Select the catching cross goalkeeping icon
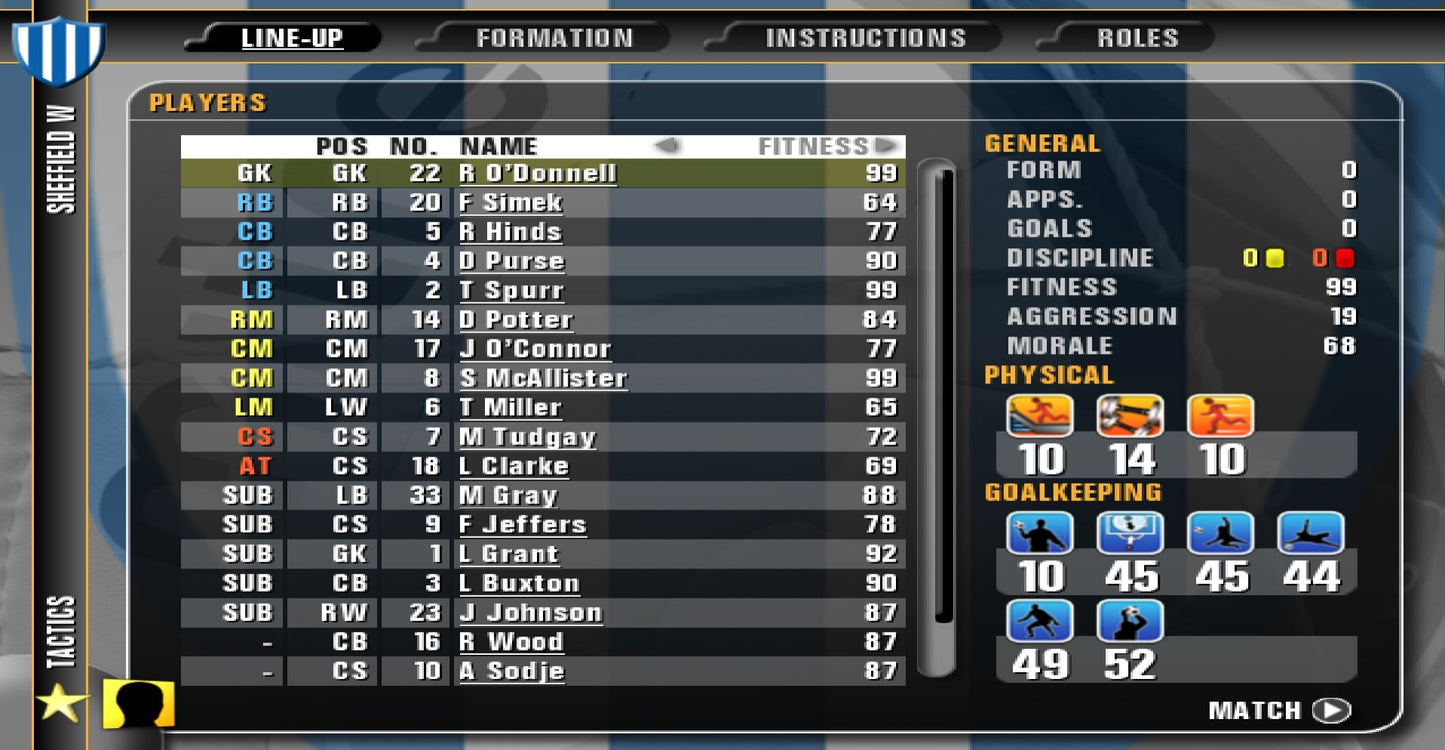This screenshot has width=1445, height=750. pyautogui.click(x=1130, y=622)
